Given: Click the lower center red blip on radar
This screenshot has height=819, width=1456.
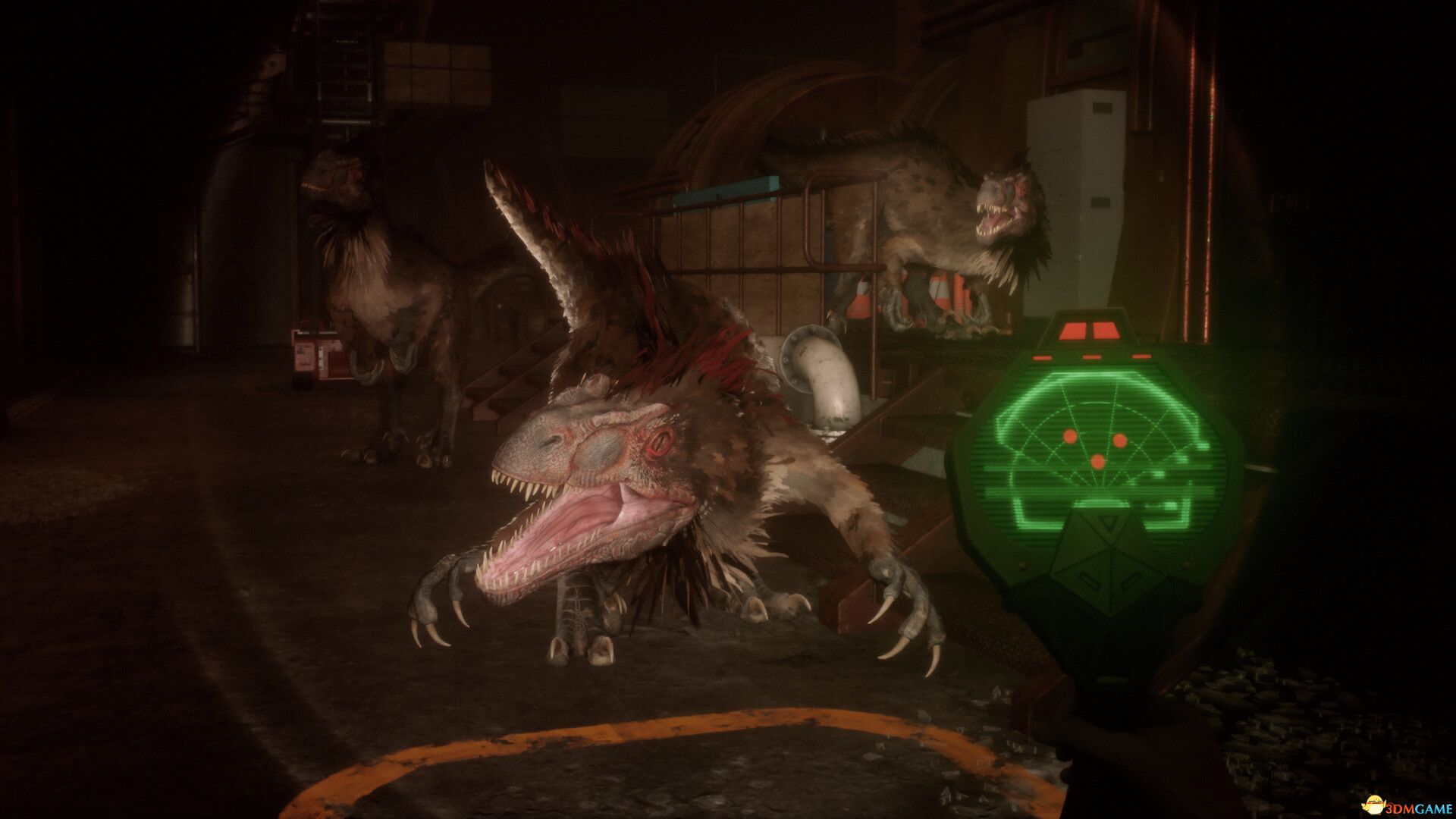Looking at the screenshot, I should pyautogui.click(x=1098, y=461).
